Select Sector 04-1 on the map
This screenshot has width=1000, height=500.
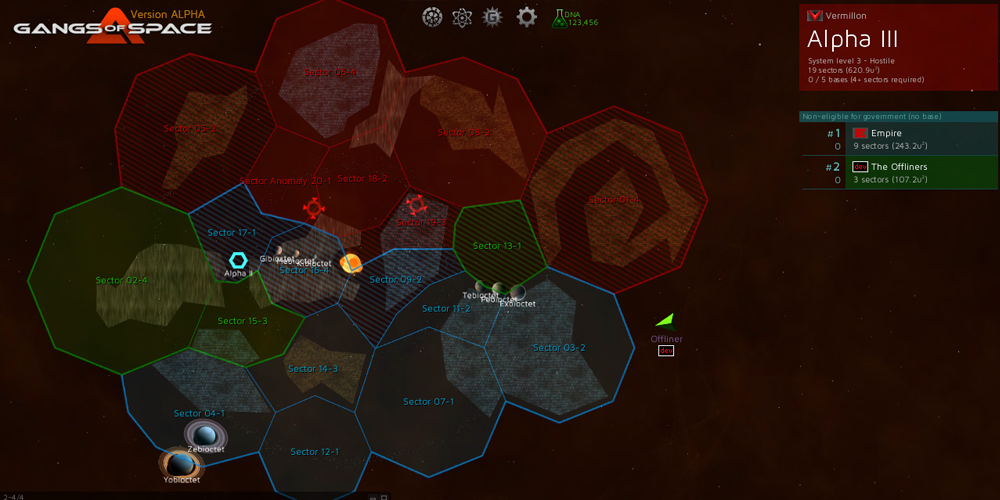[199, 413]
